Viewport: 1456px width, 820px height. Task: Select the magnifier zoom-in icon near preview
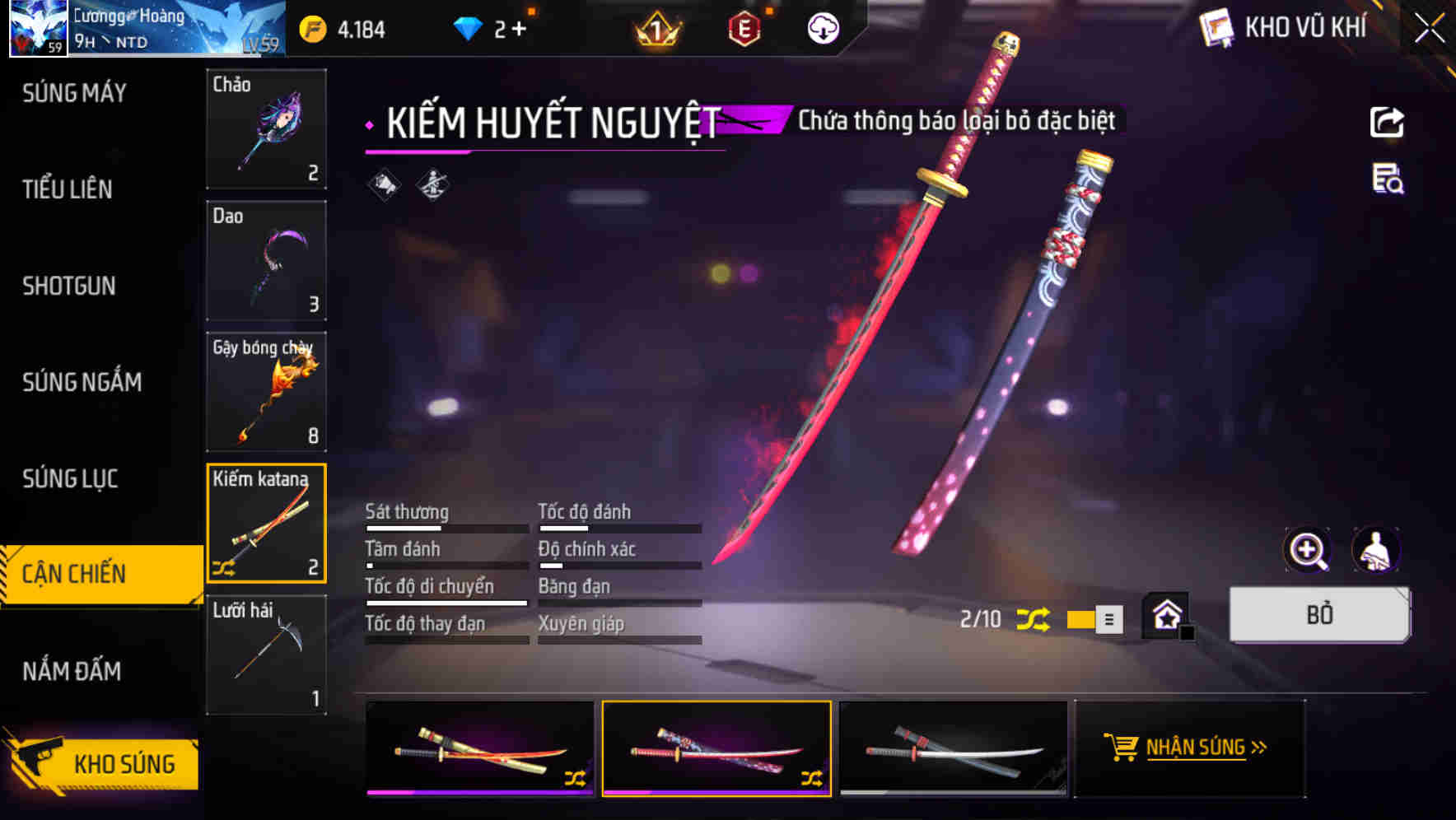1308,550
